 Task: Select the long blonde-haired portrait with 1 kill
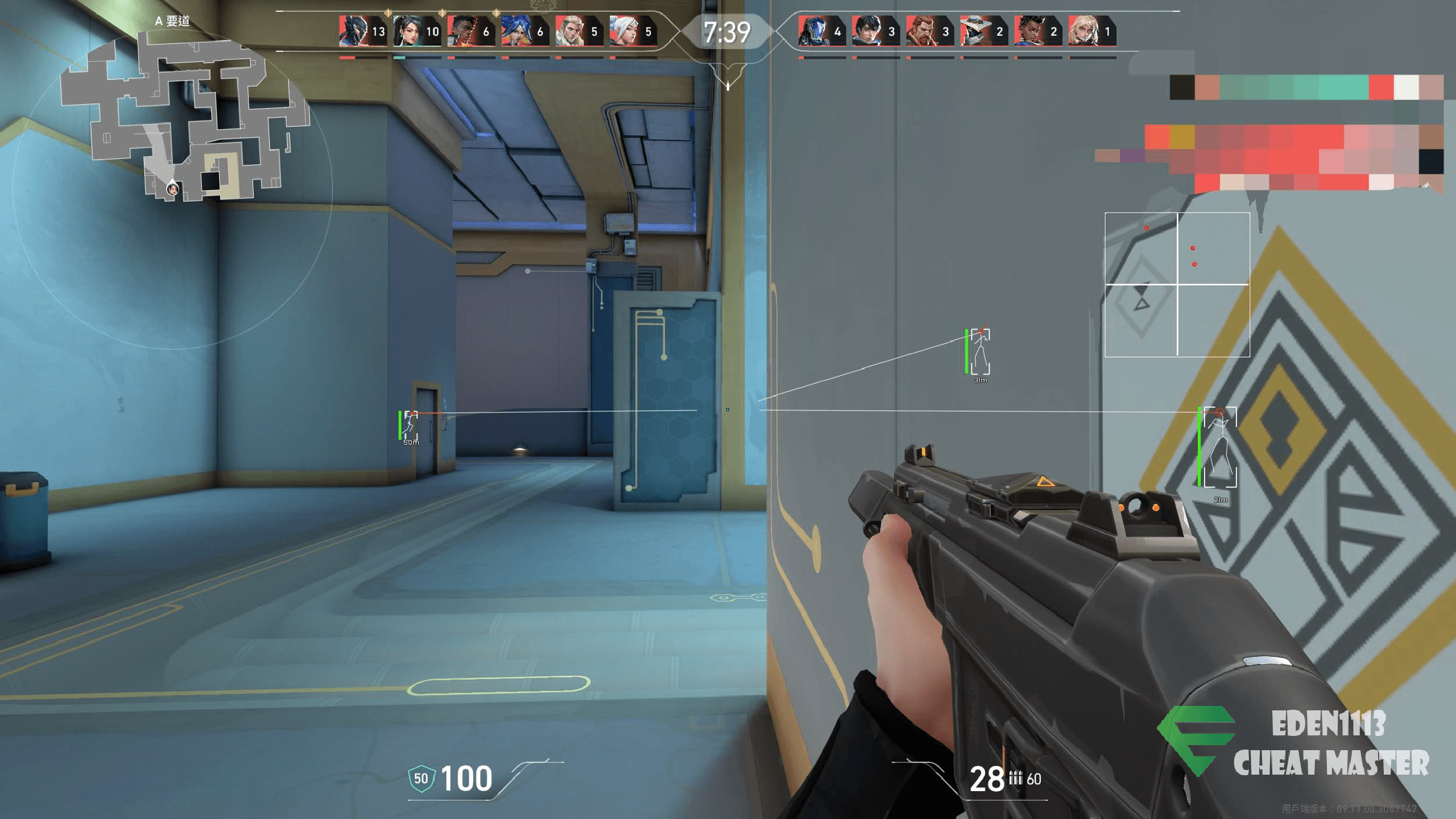tap(1082, 31)
